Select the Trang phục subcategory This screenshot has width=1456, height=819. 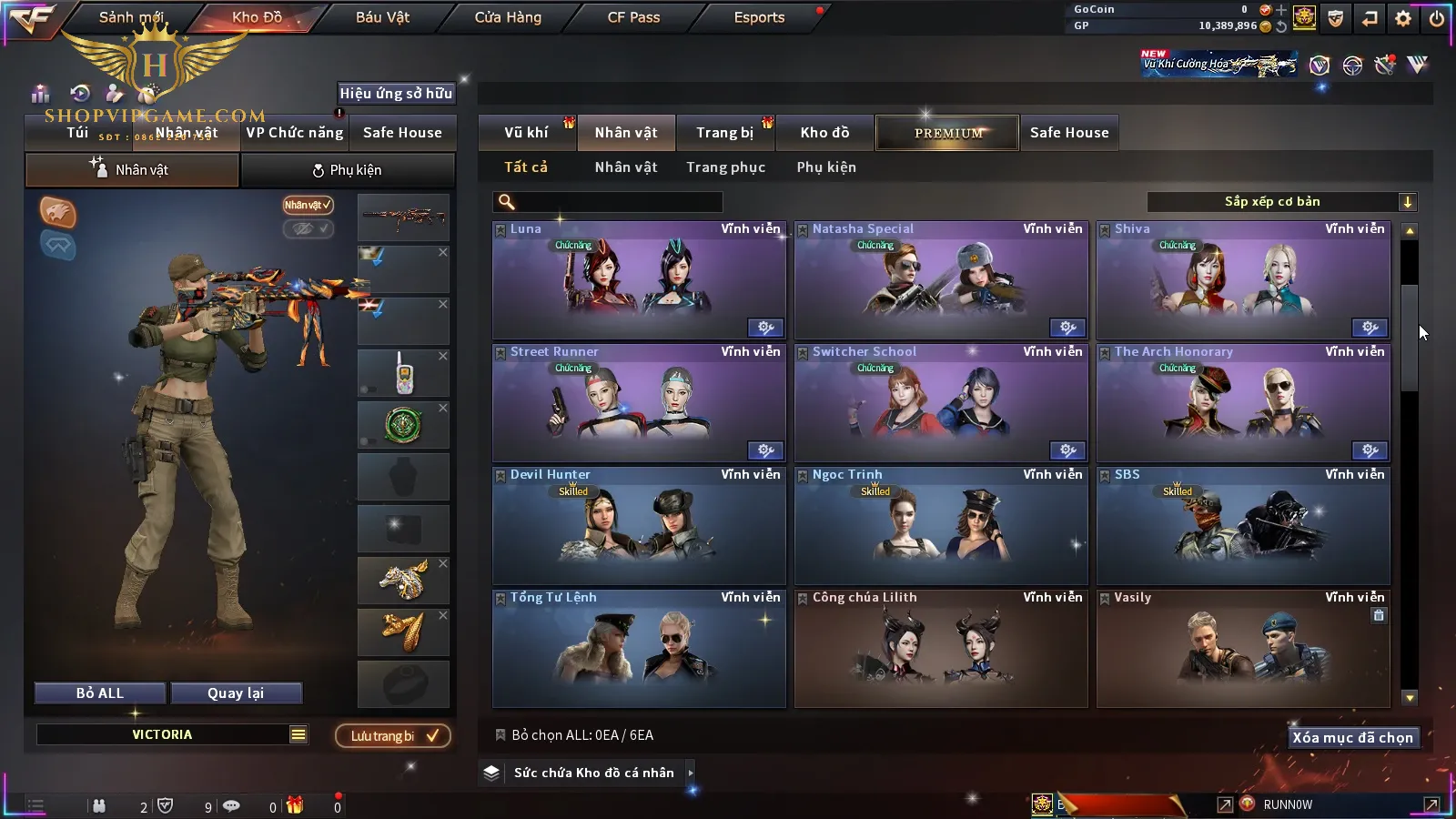[725, 167]
